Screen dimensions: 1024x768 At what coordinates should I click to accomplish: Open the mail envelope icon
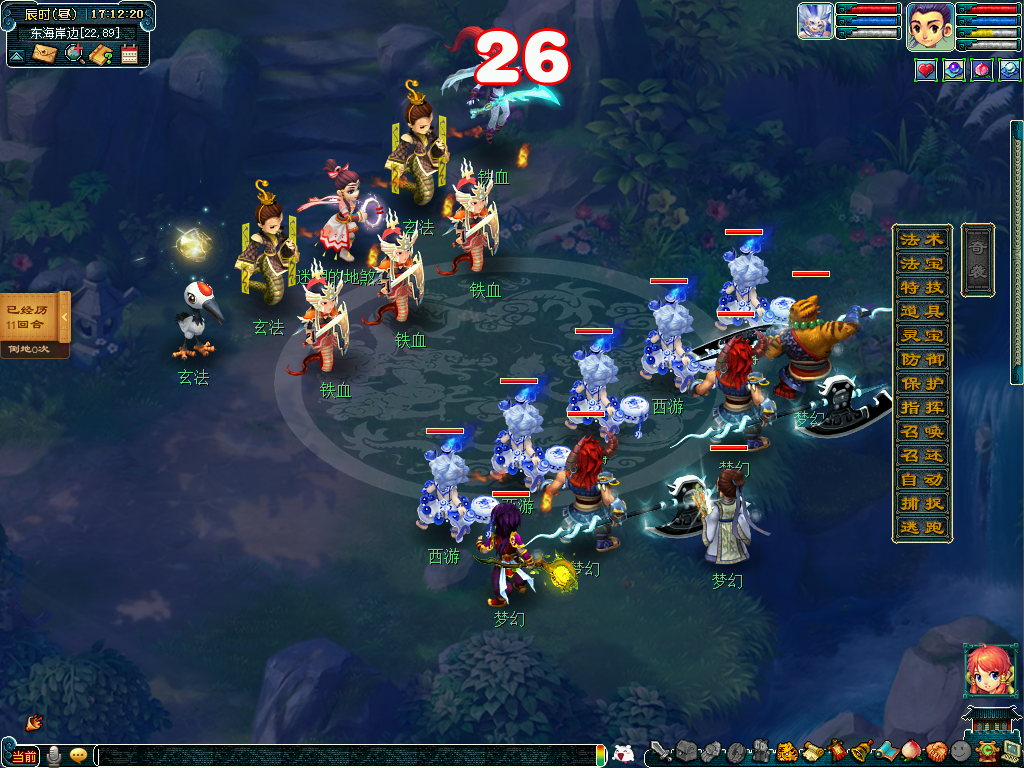45,54
